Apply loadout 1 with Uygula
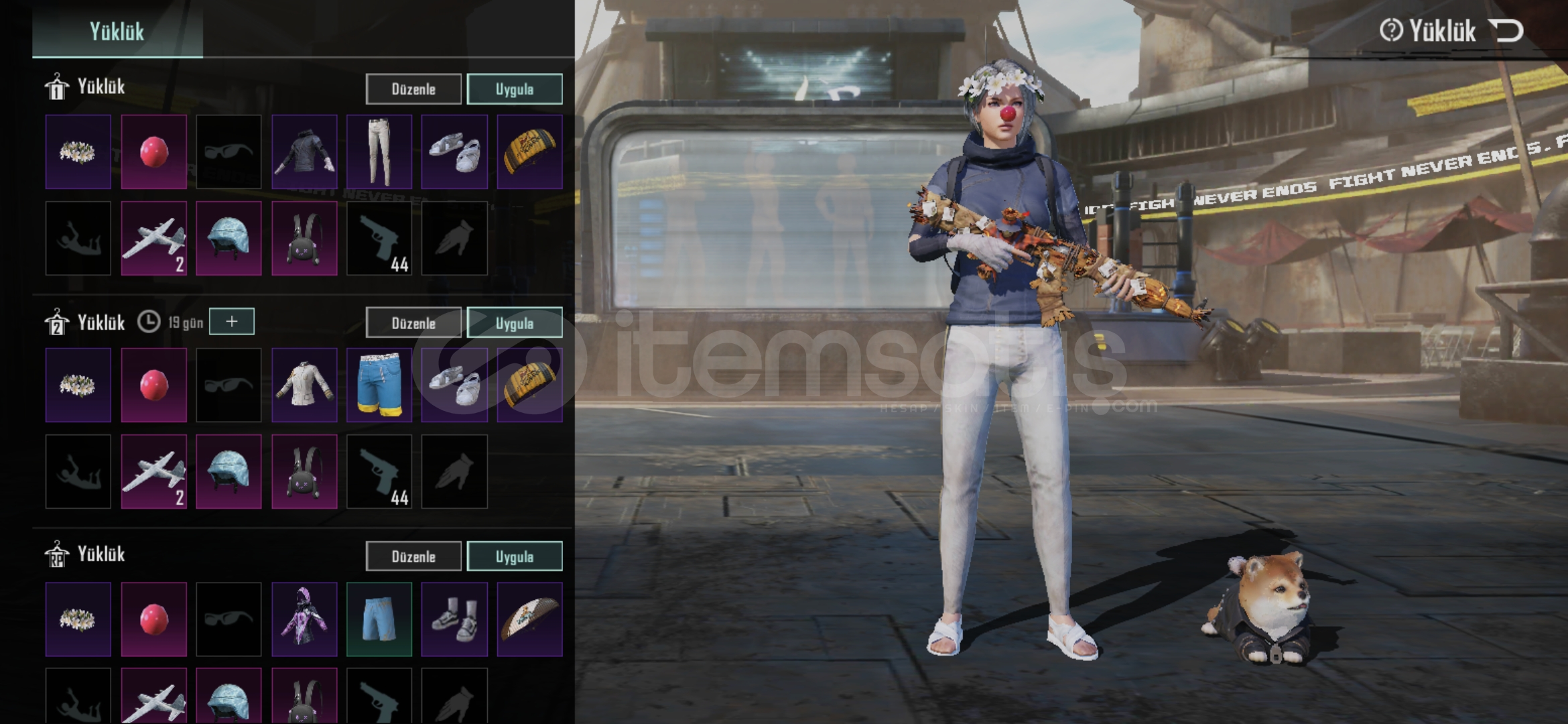 point(514,89)
